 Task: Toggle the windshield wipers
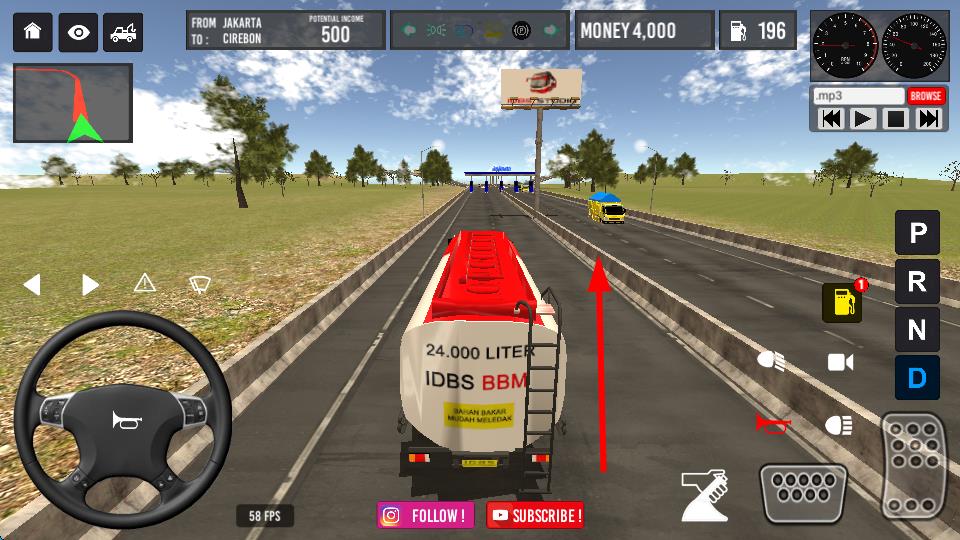(x=199, y=284)
